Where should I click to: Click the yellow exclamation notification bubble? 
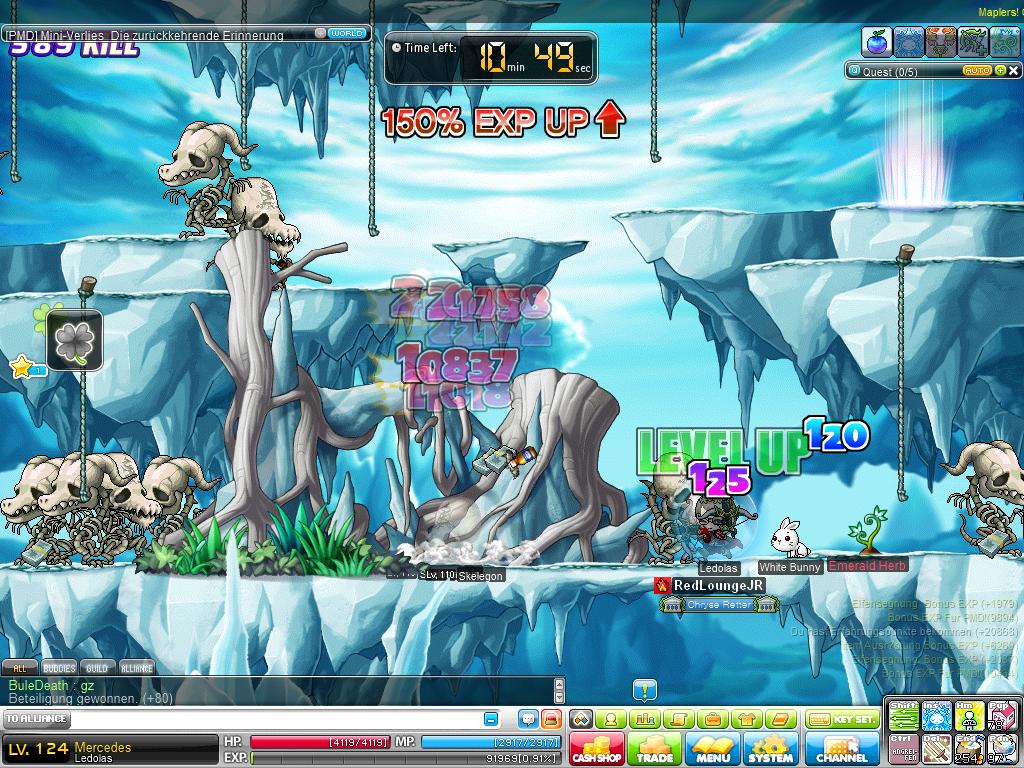(645, 689)
